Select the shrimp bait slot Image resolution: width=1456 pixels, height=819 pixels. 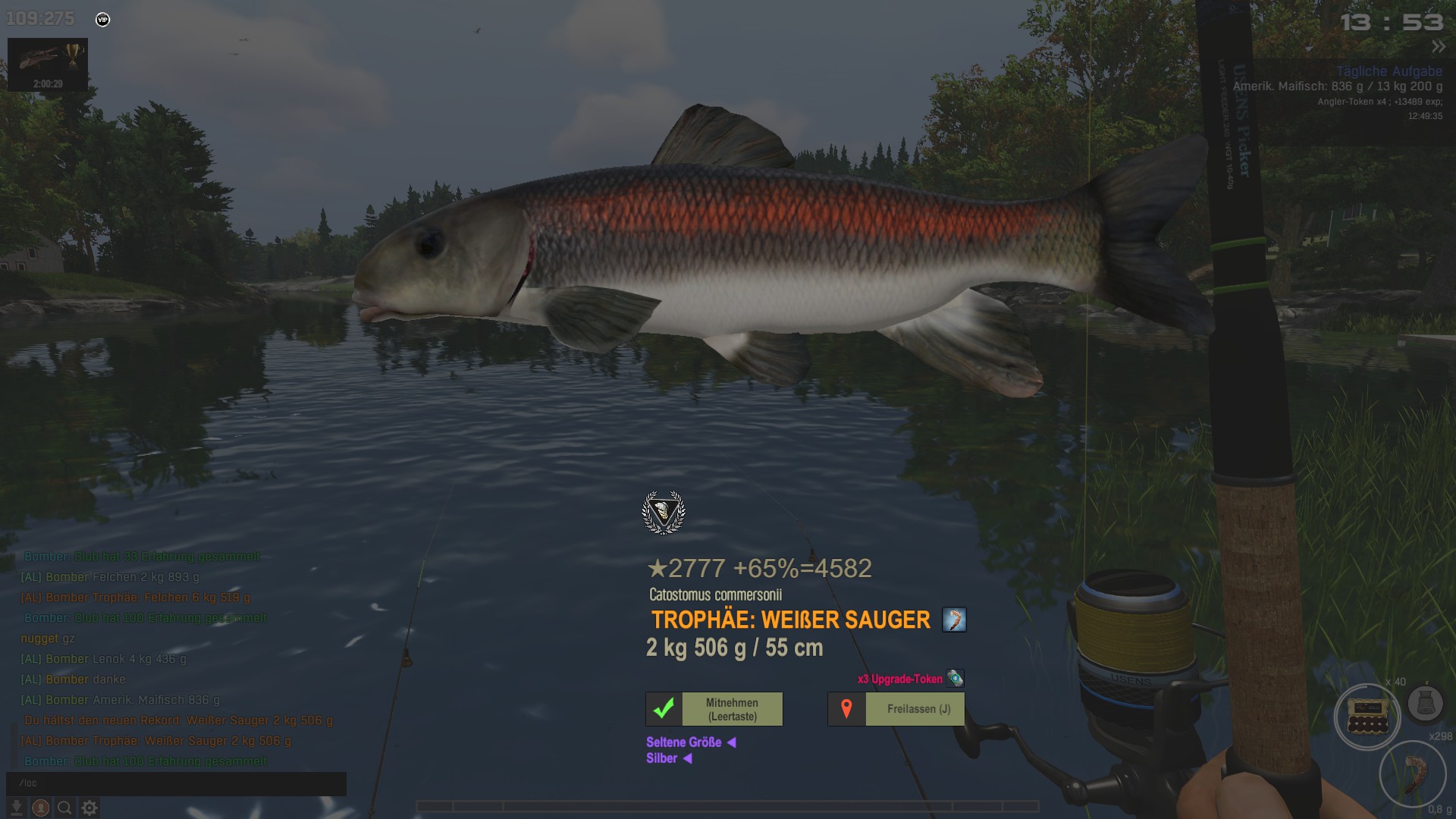coord(1413,773)
